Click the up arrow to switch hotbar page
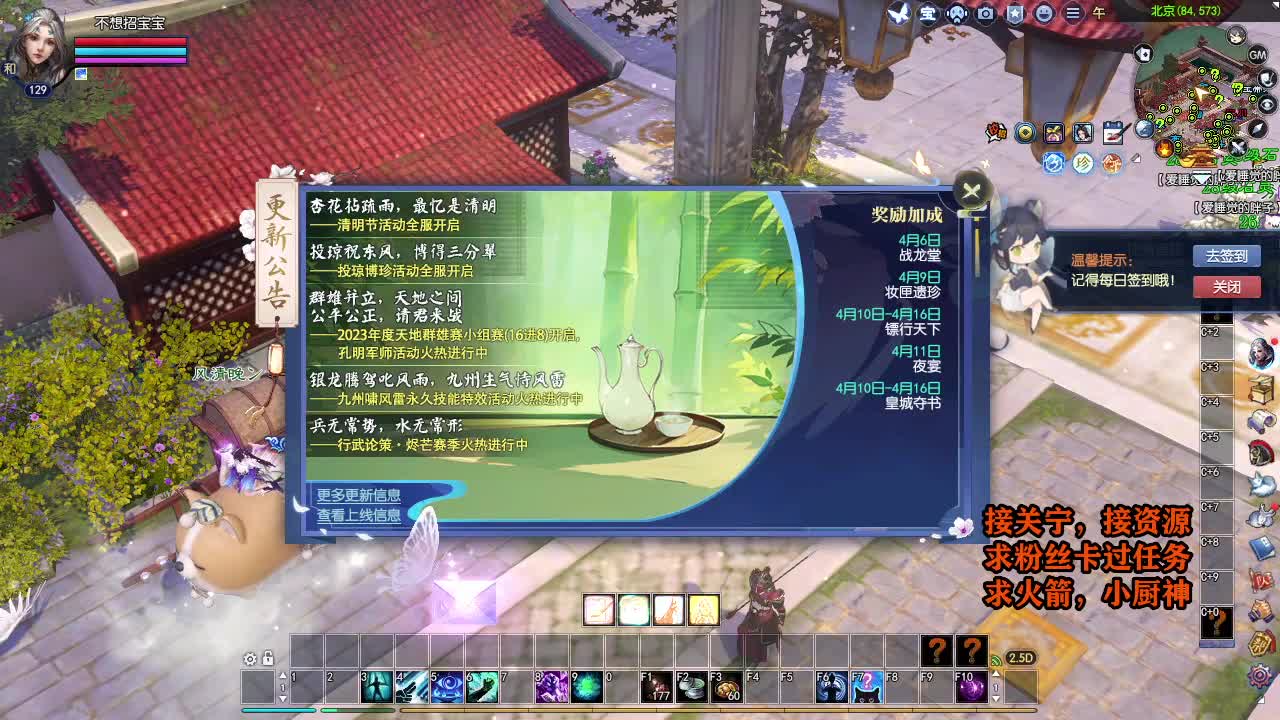 click(283, 675)
